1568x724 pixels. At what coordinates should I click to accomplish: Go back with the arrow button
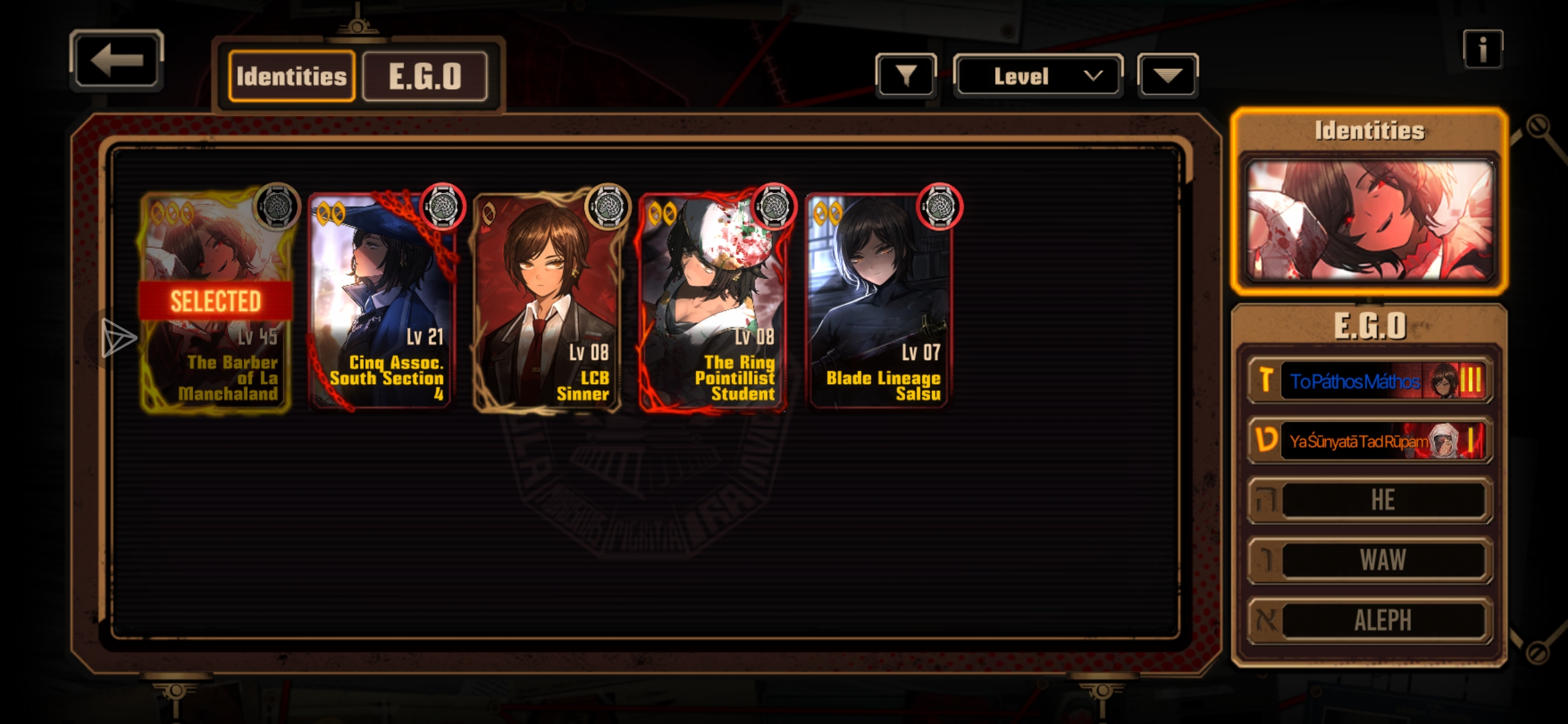(x=117, y=60)
